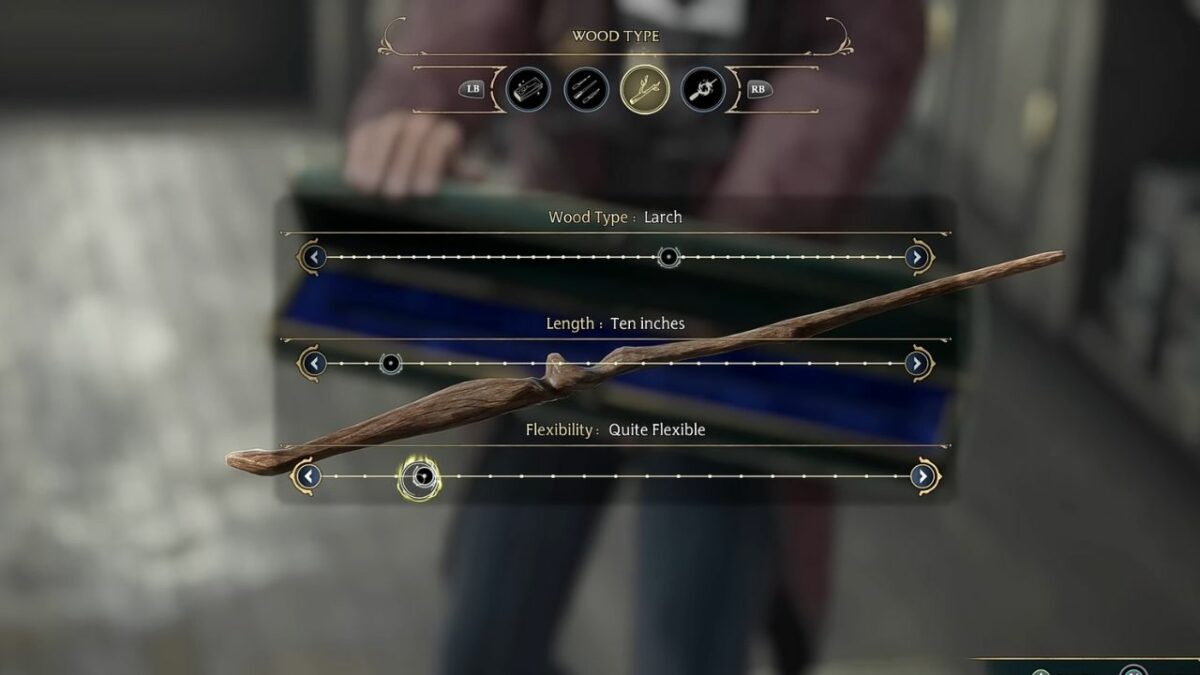This screenshot has width=1200, height=675.
Task: Increase wand Length with right arrow
Action: point(917,363)
